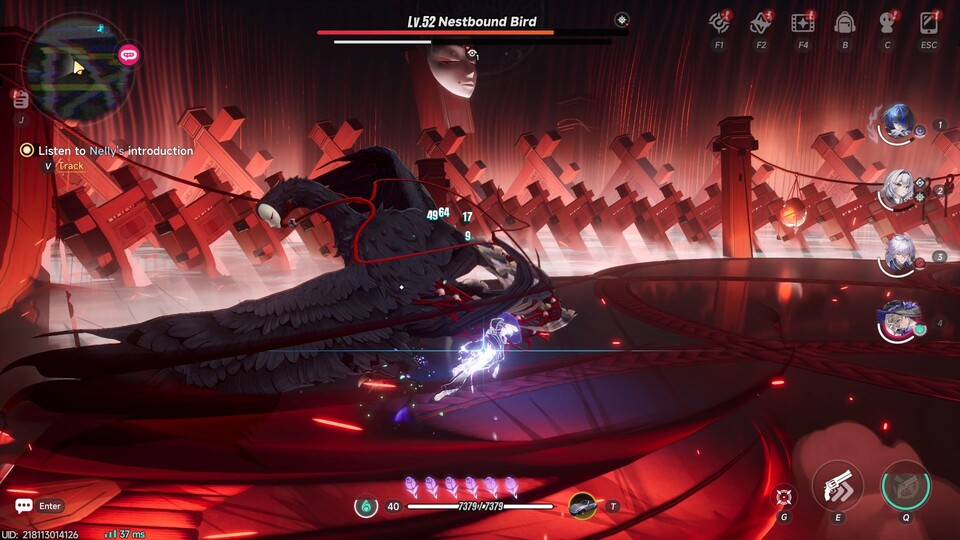Click the pink chat bubble on minimap
This screenshot has height=540, width=960.
coord(128,55)
